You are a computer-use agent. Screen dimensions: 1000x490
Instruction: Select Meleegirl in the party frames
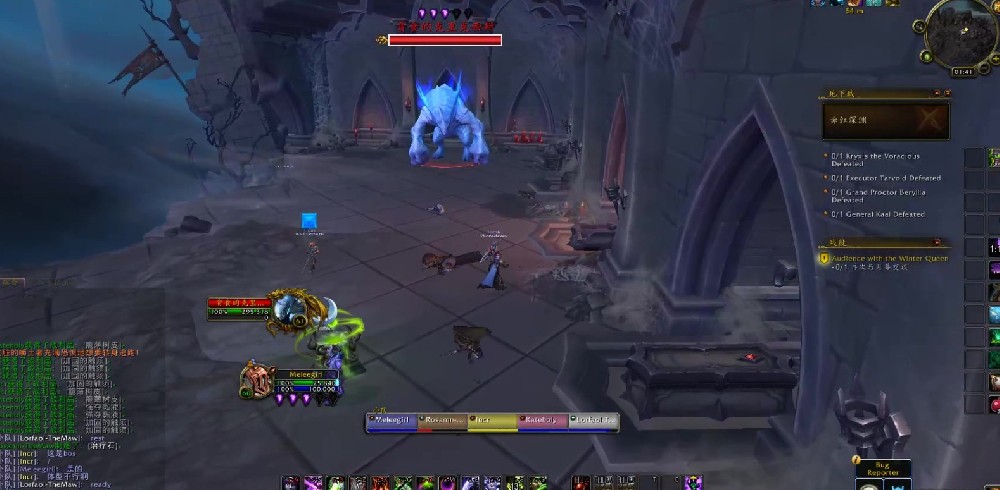393,422
